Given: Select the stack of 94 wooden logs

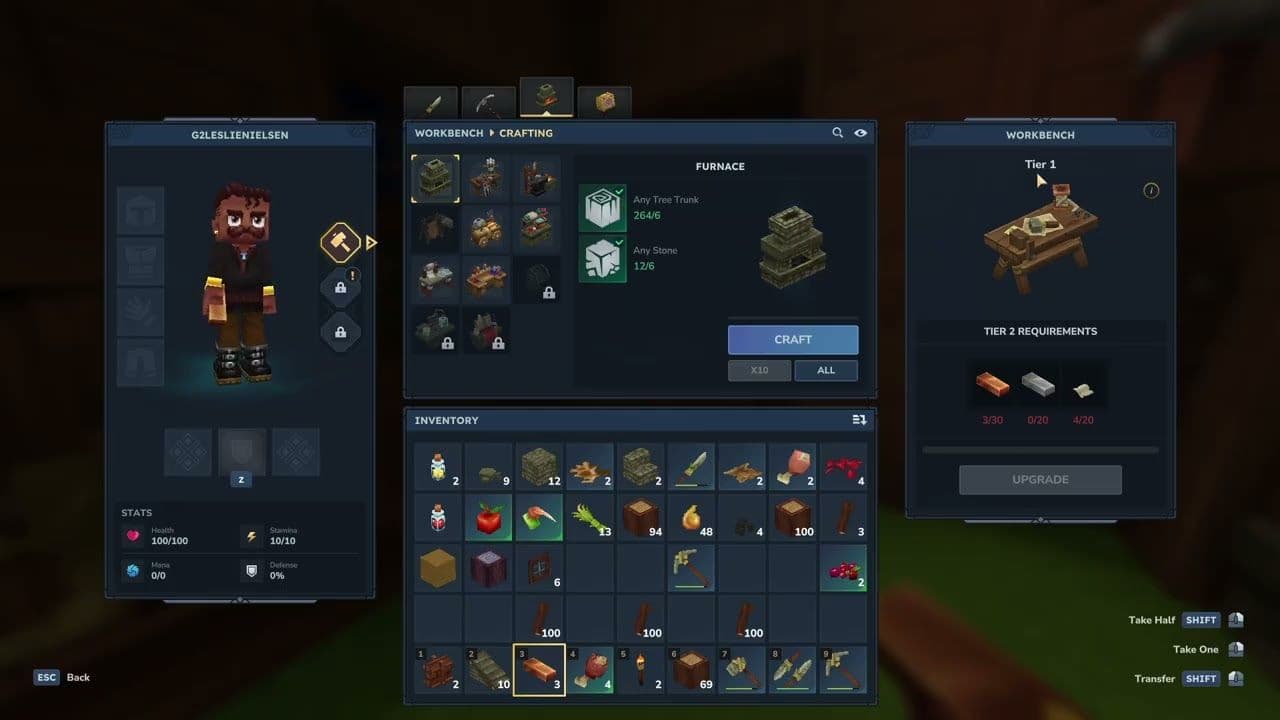Looking at the screenshot, I should pos(641,517).
